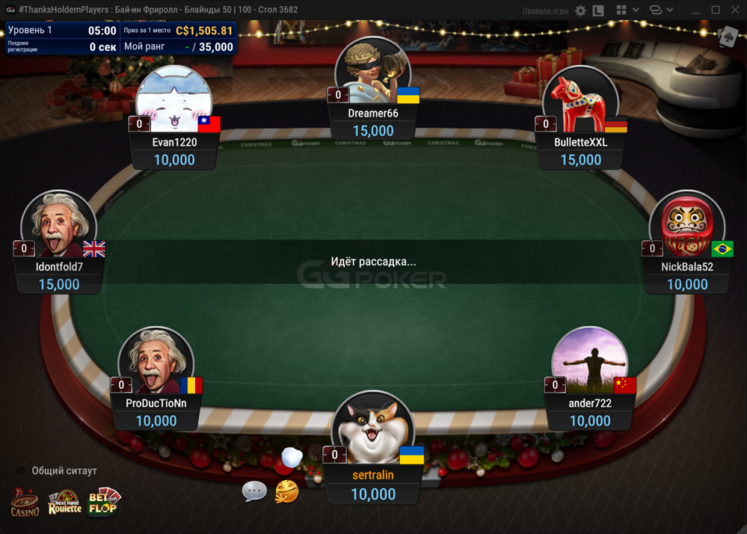Close the poker table window
This screenshot has width=747, height=534.
pyautogui.click(x=735, y=10)
